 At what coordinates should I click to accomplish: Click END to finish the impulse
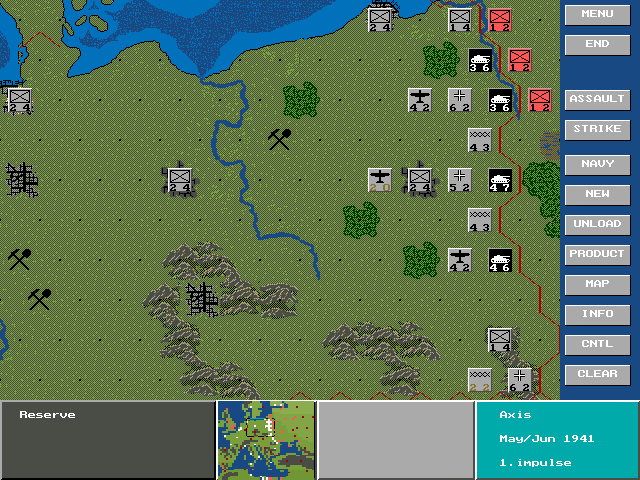597,44
